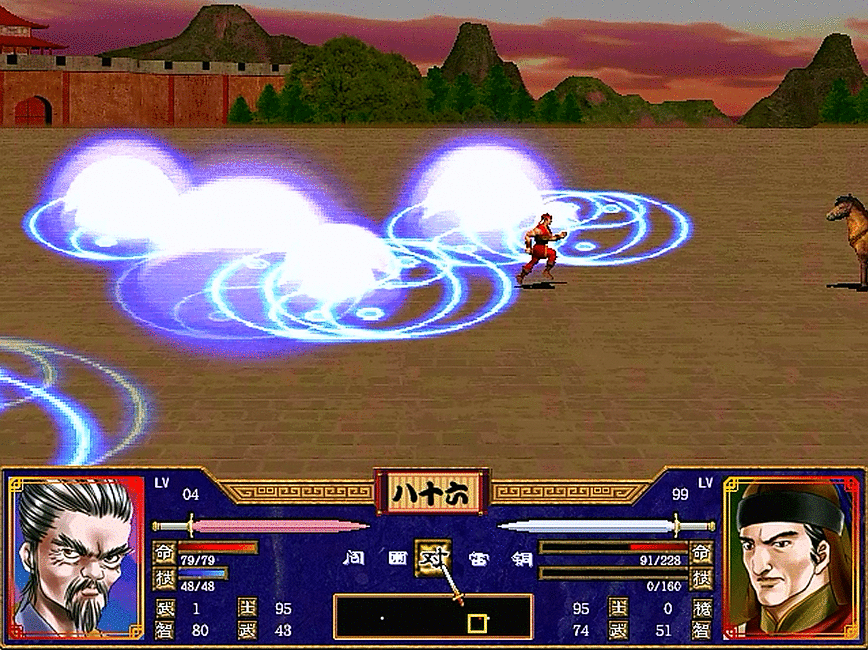Select the grey-bearded general's portrait

(x=77, y=558)
